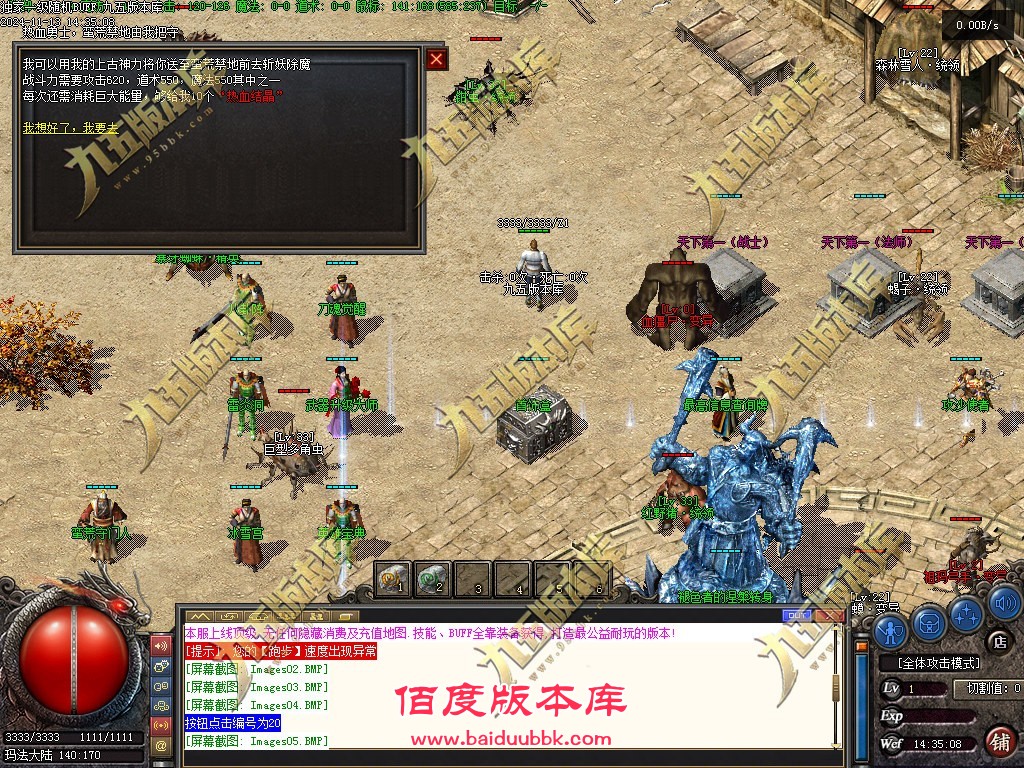
Task: Click the blue OUT button above the chat
Action: 799,615
